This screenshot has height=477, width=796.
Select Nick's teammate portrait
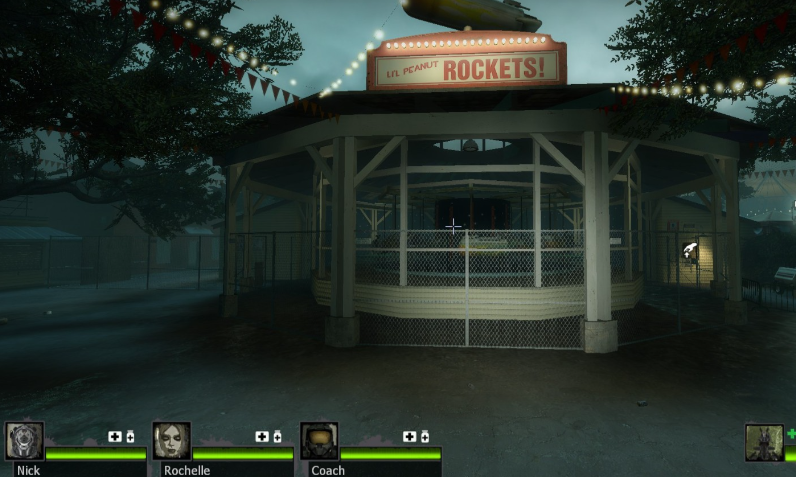tap(24, 441)
